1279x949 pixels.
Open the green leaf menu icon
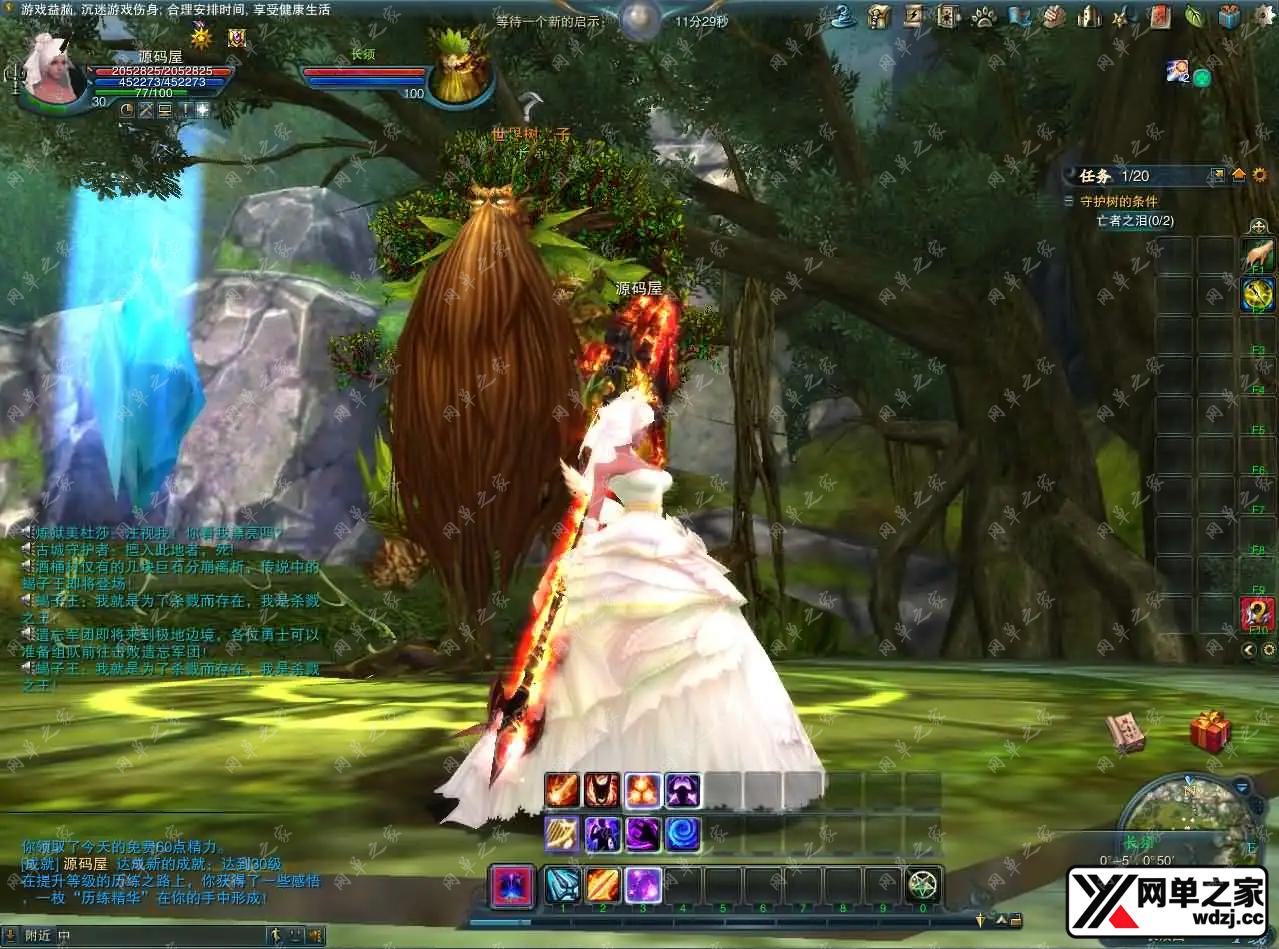tap(1194, 16)
